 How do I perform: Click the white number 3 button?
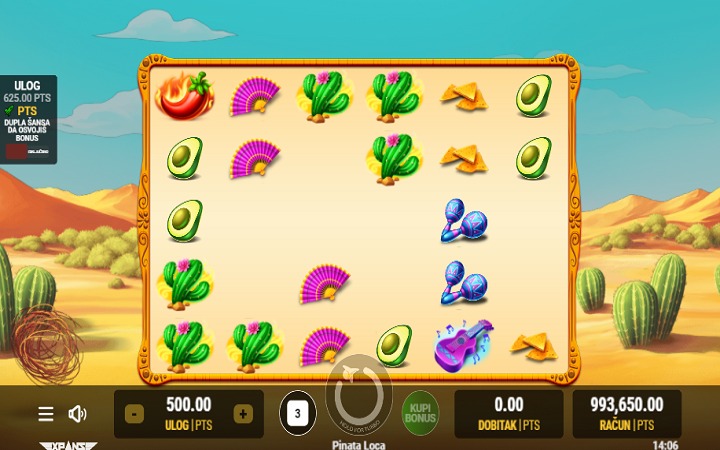[297, 413]
